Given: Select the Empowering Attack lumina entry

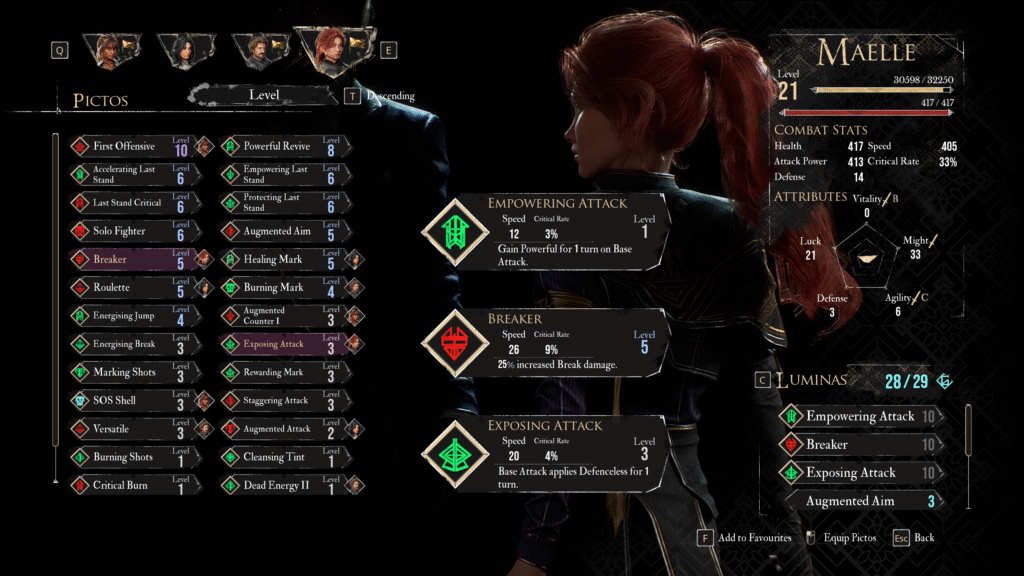Looking at the screenshot, I should pos(860,416).
